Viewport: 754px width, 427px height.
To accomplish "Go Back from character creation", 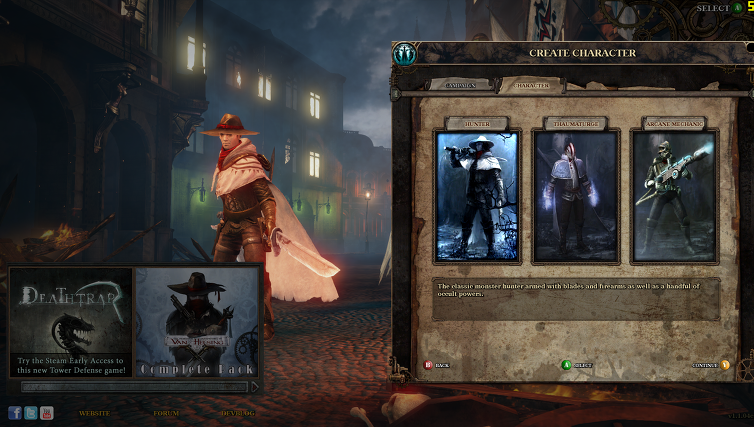I will tap(437, 365).
